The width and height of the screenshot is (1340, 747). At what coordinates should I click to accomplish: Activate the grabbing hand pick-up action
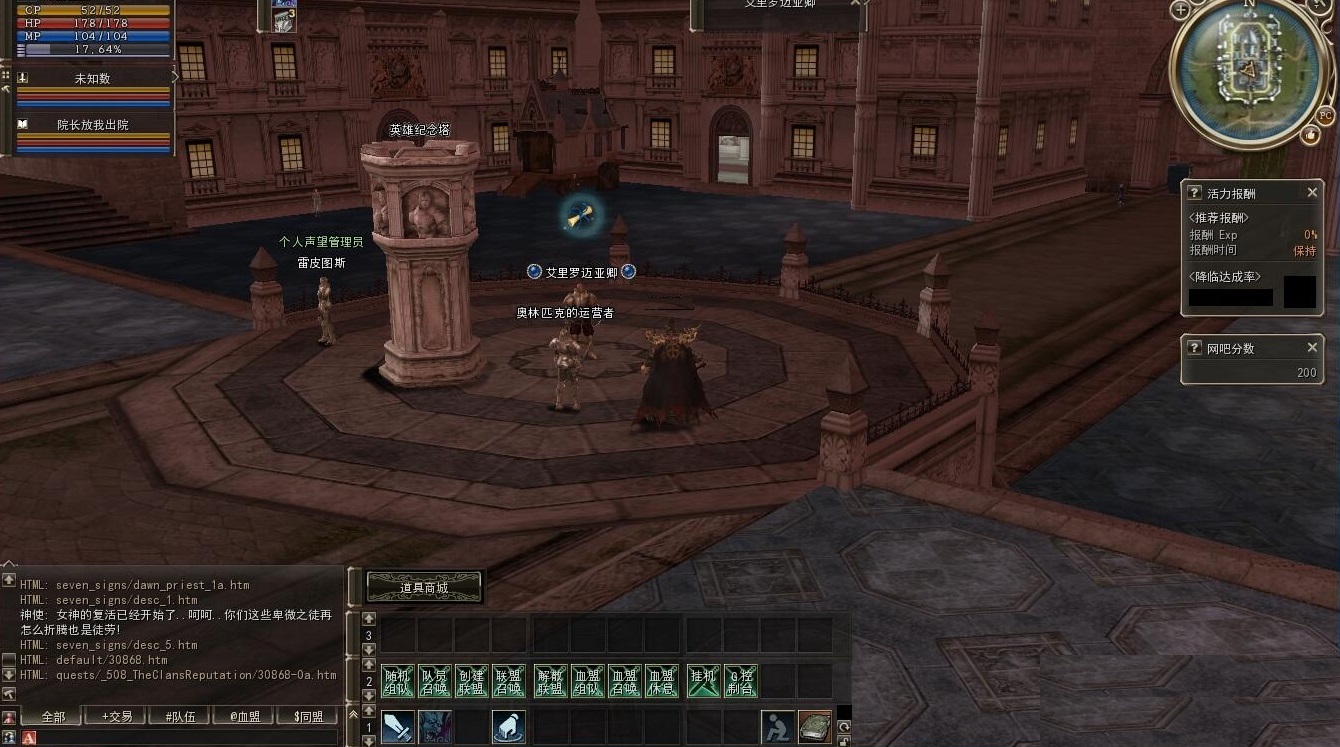pos(509,727)
